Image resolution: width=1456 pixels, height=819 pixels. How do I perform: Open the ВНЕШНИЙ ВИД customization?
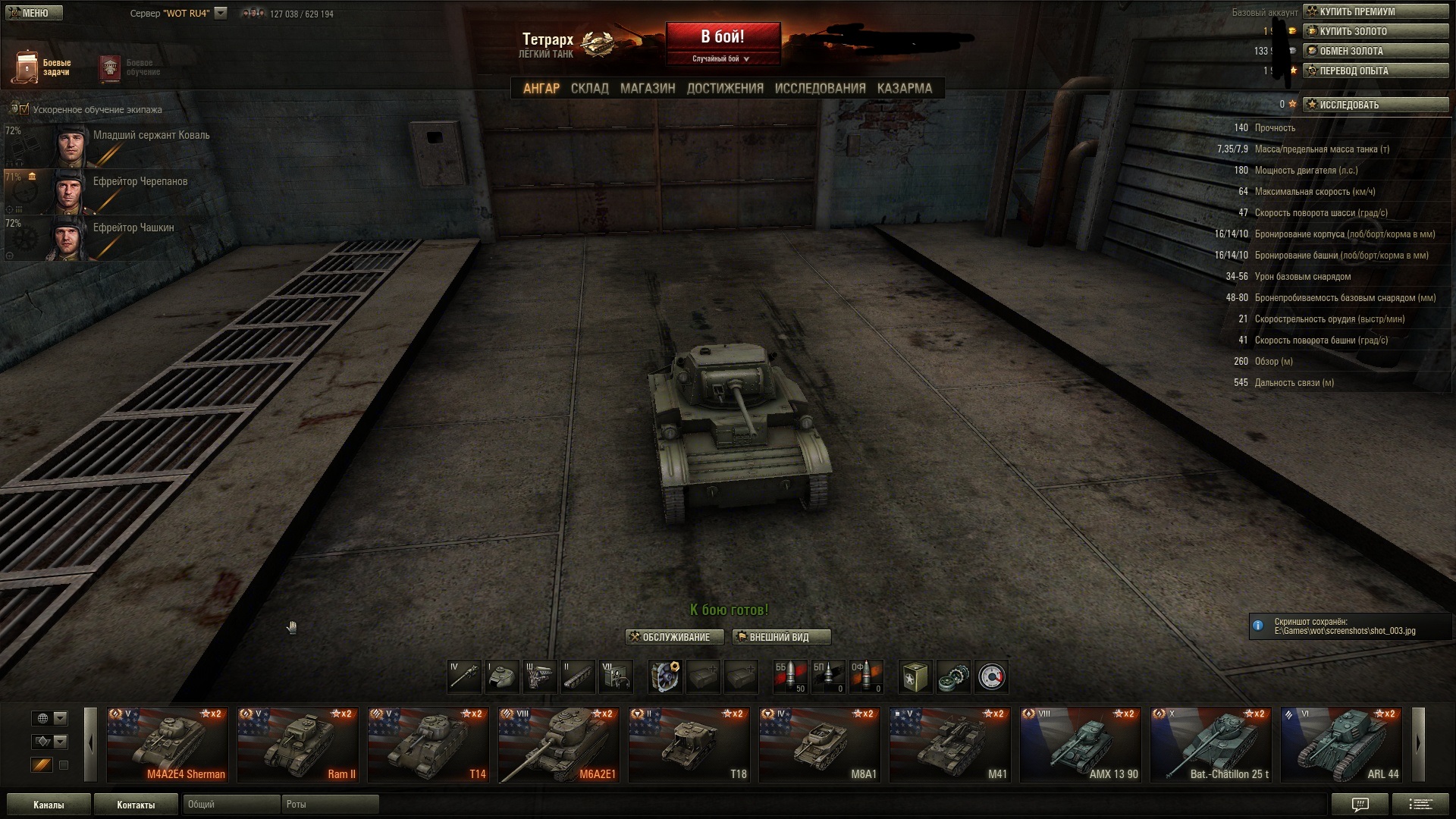pos(781,637)
